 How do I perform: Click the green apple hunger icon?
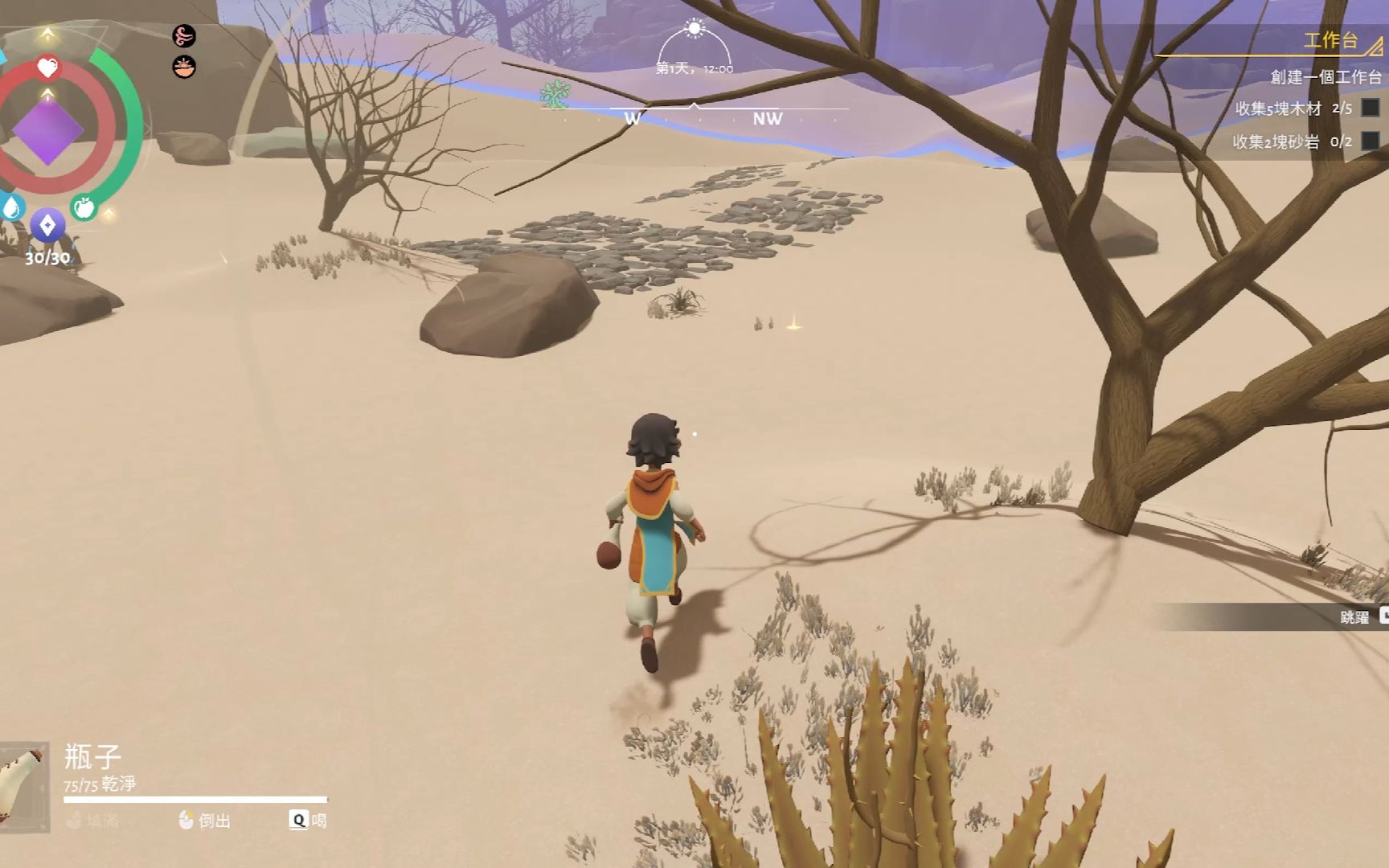click(84, 208)
